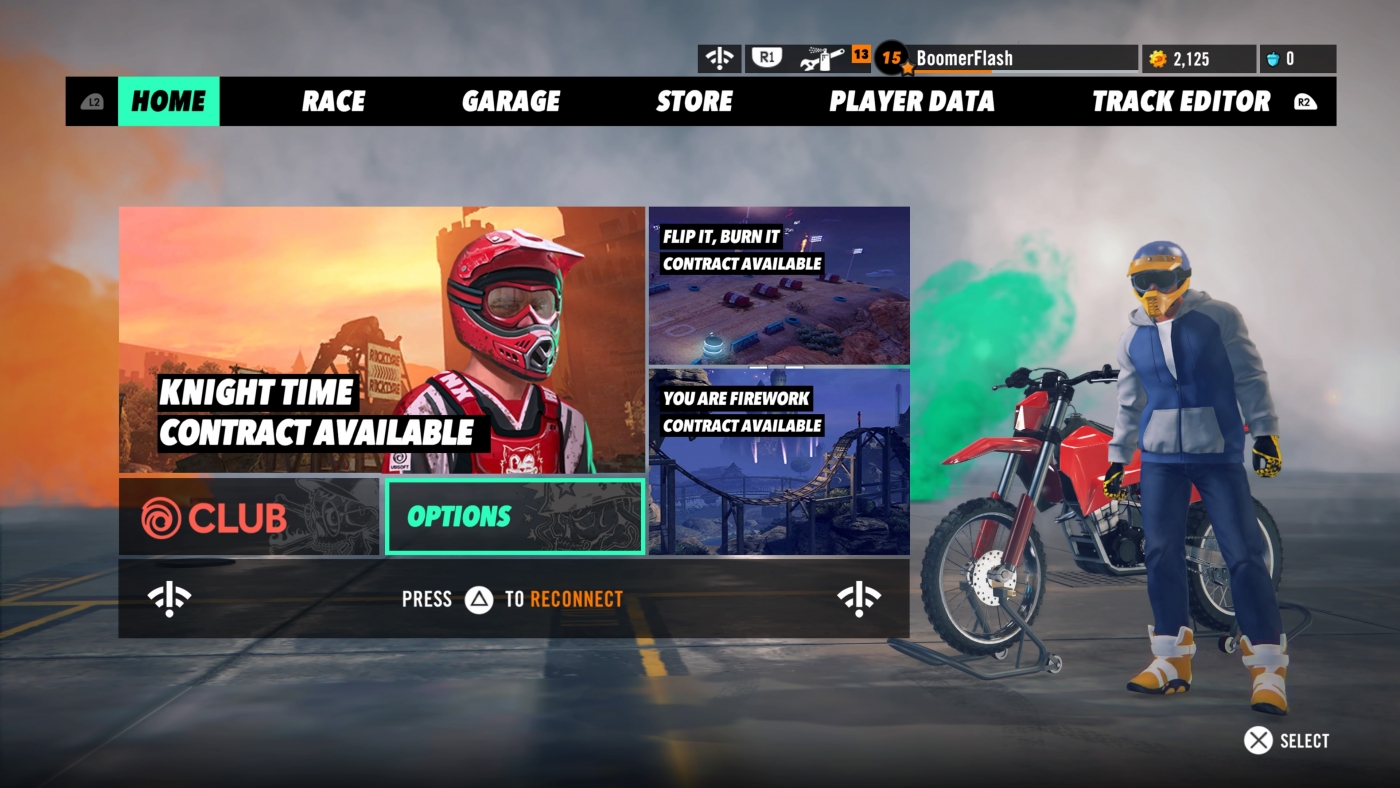
Task: Click the blue acorn currency icon
Action: coord(1272,58)
